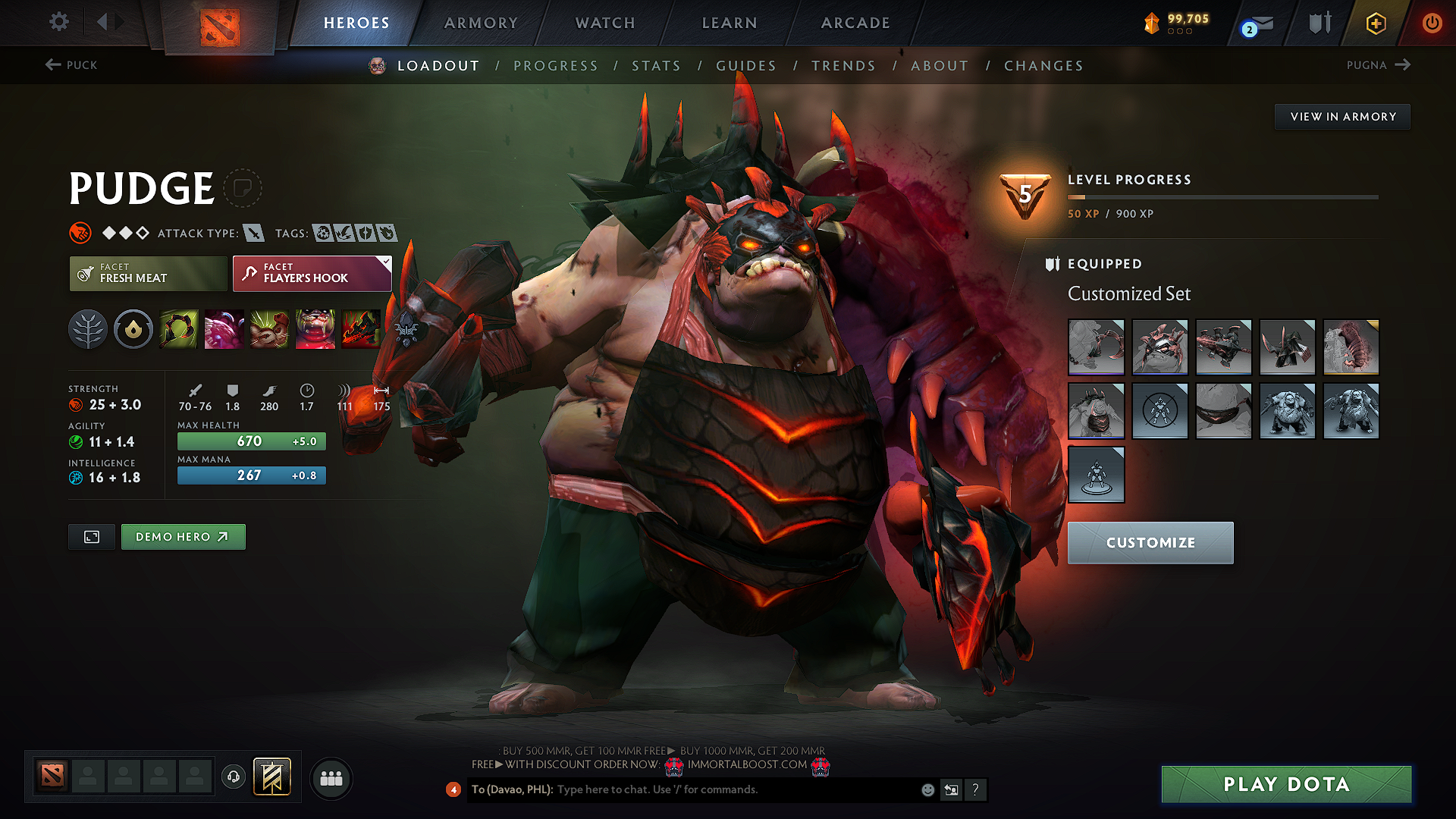Click the back arrow to Puck

click(x=52, y=65)
